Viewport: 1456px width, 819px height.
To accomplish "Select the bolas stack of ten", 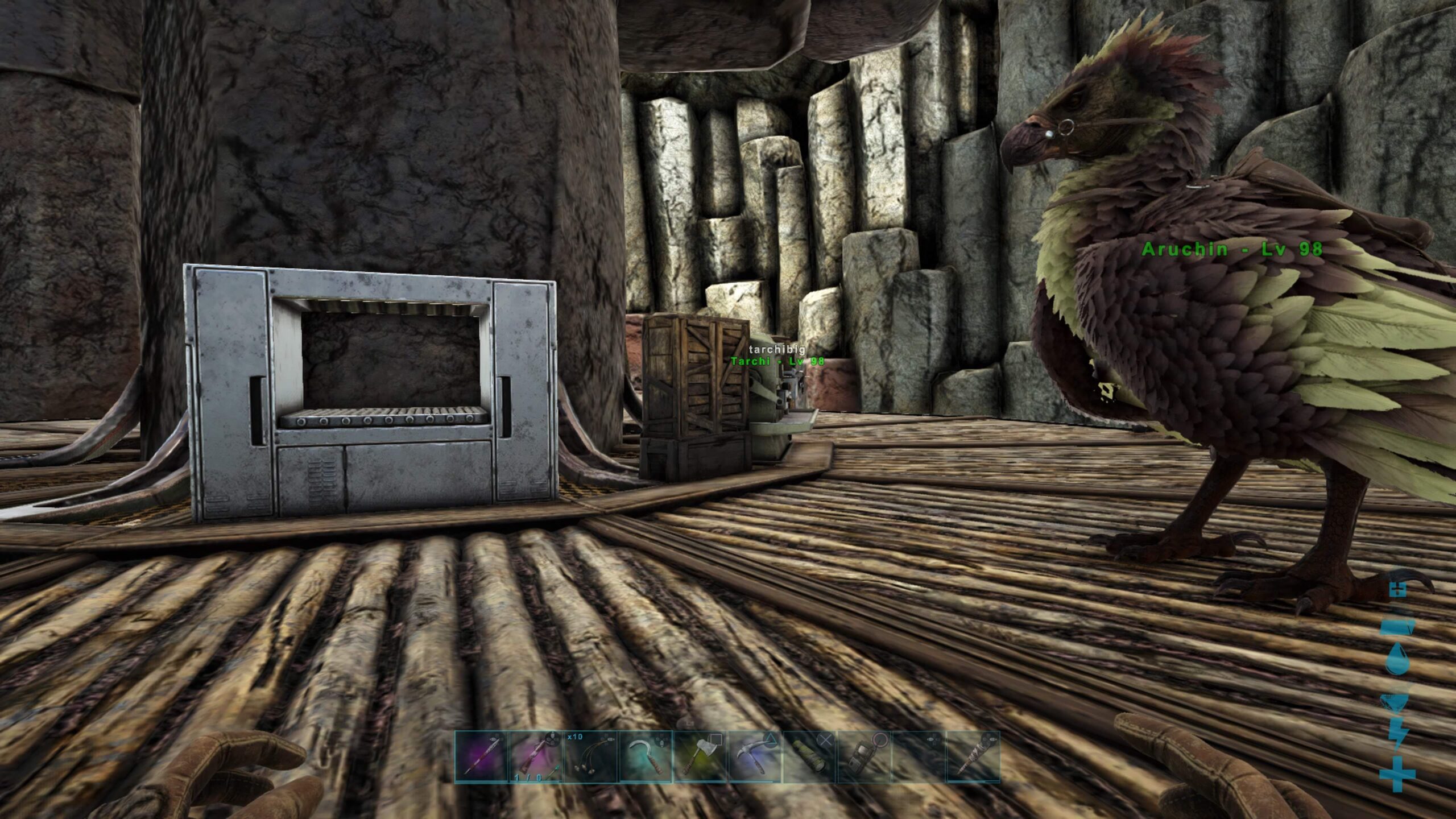I will 590,758.
